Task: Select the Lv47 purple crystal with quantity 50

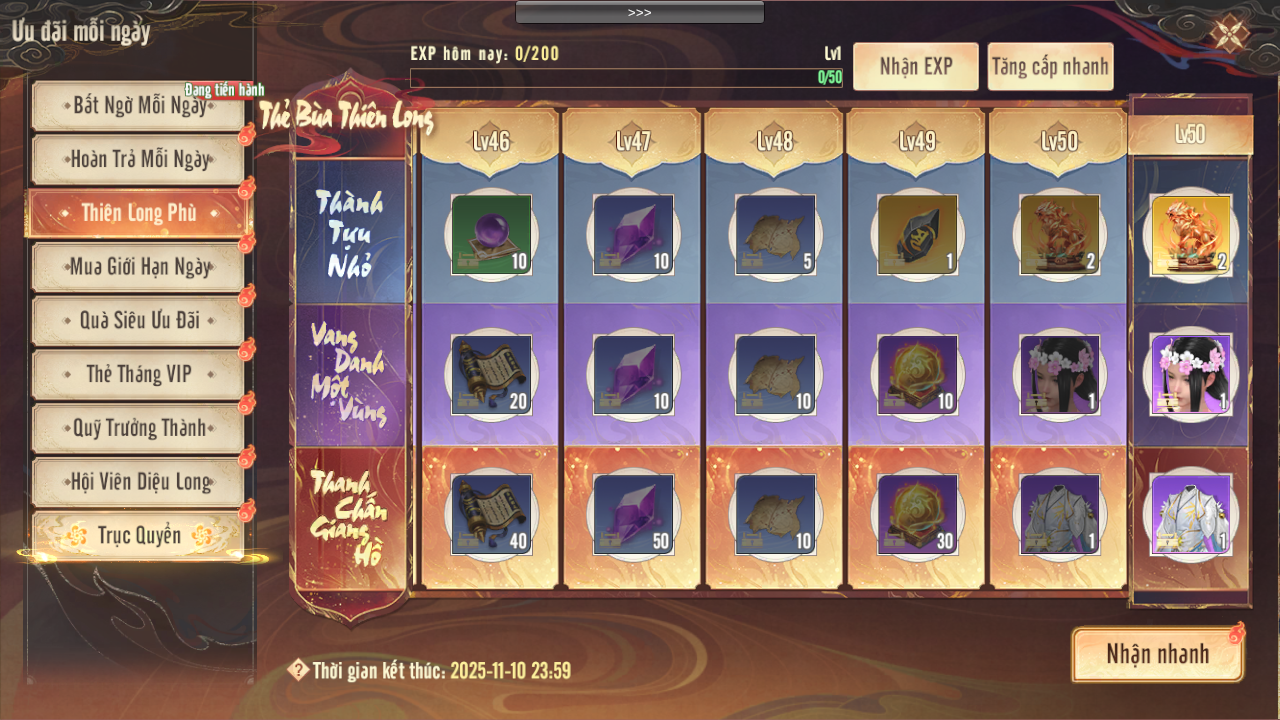Action: click(633, 515)
